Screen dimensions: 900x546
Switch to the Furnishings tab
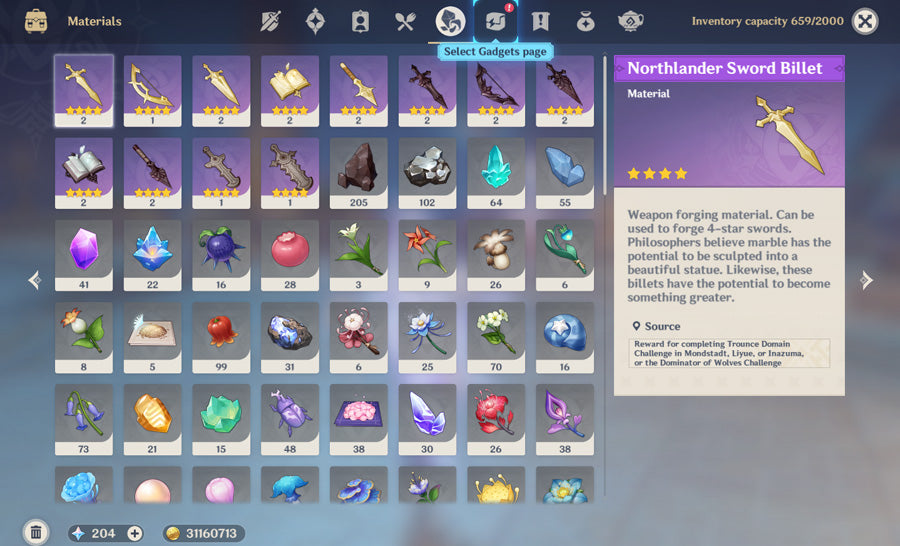[630, 21]
